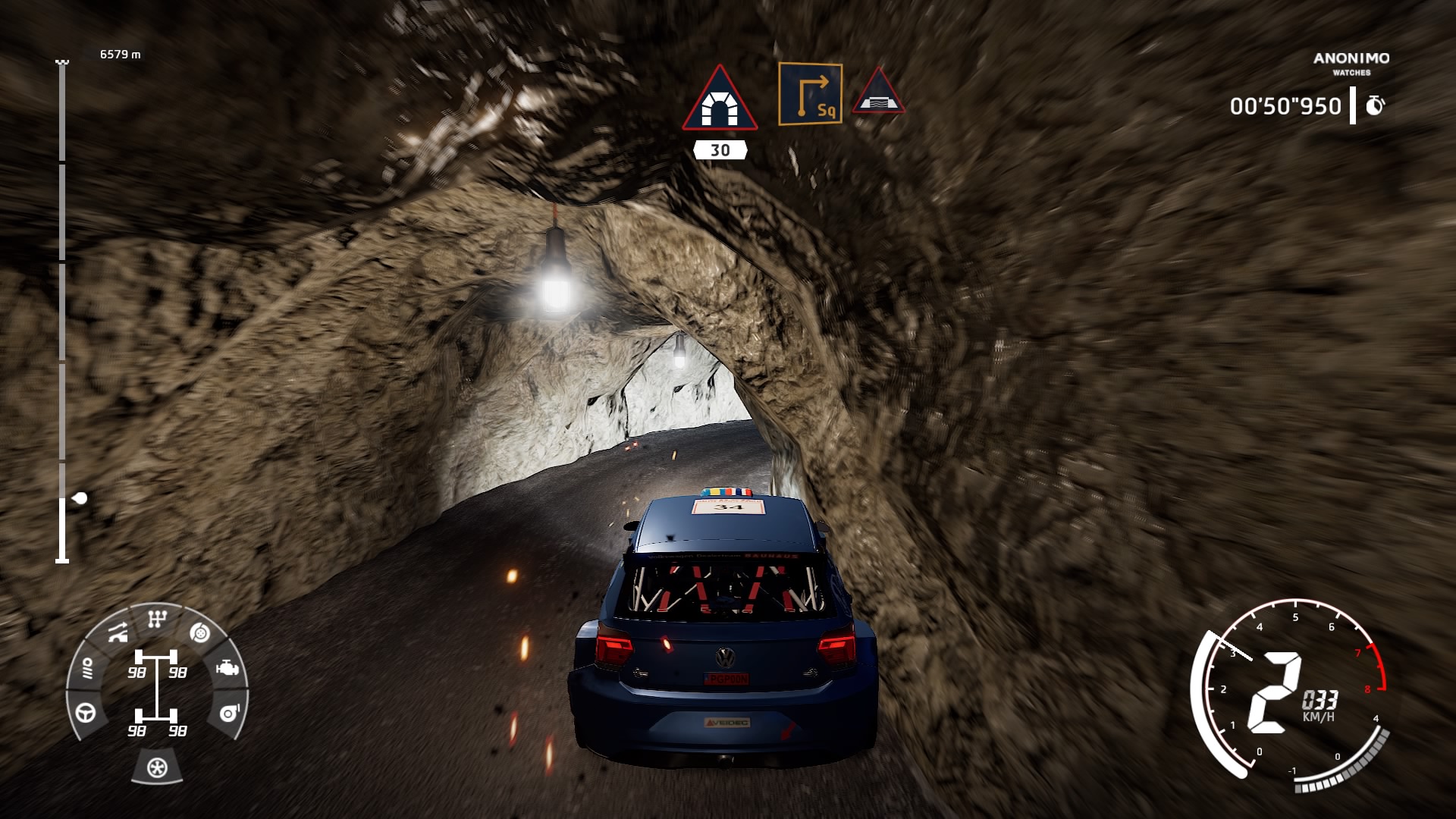Select the engine status icon
Image resolution: width=1456 pixels, height=819 pixels.
pyautogui.click(x=227, y=668)
